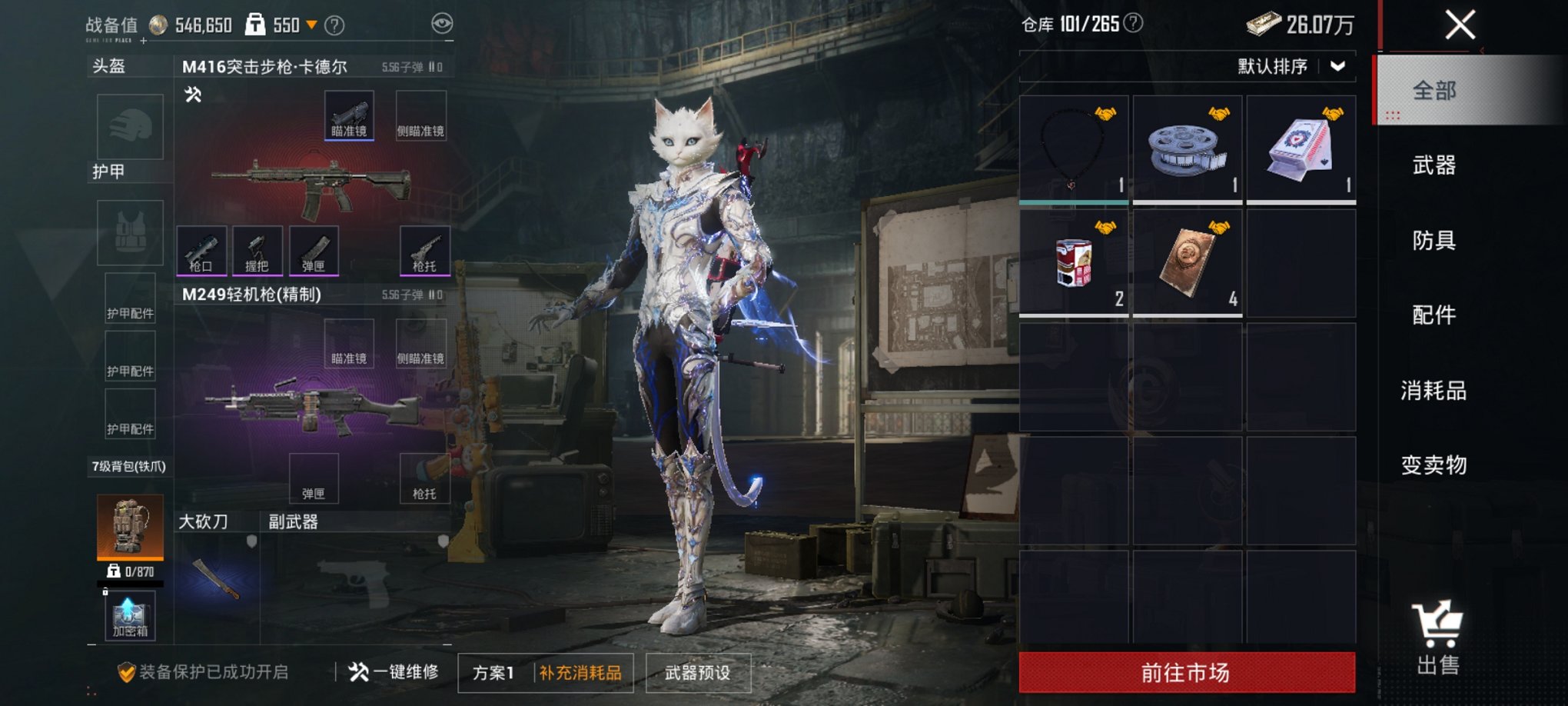Select the 防具 category tab
The image size is (1568, 706).
pos(1433,241)
